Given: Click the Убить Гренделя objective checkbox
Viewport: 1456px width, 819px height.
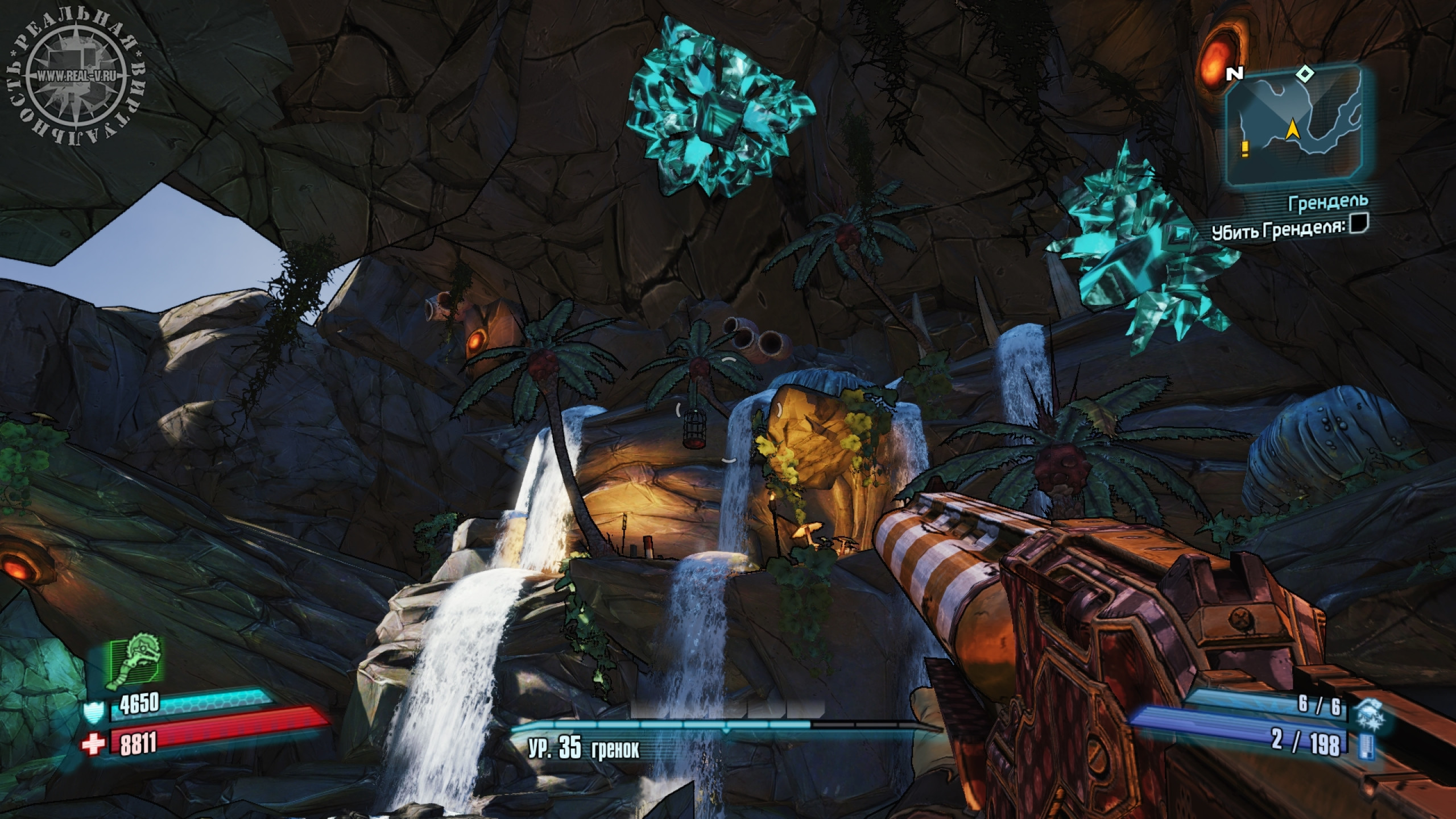Looking at the screenshot, I should click(1359, 224).
